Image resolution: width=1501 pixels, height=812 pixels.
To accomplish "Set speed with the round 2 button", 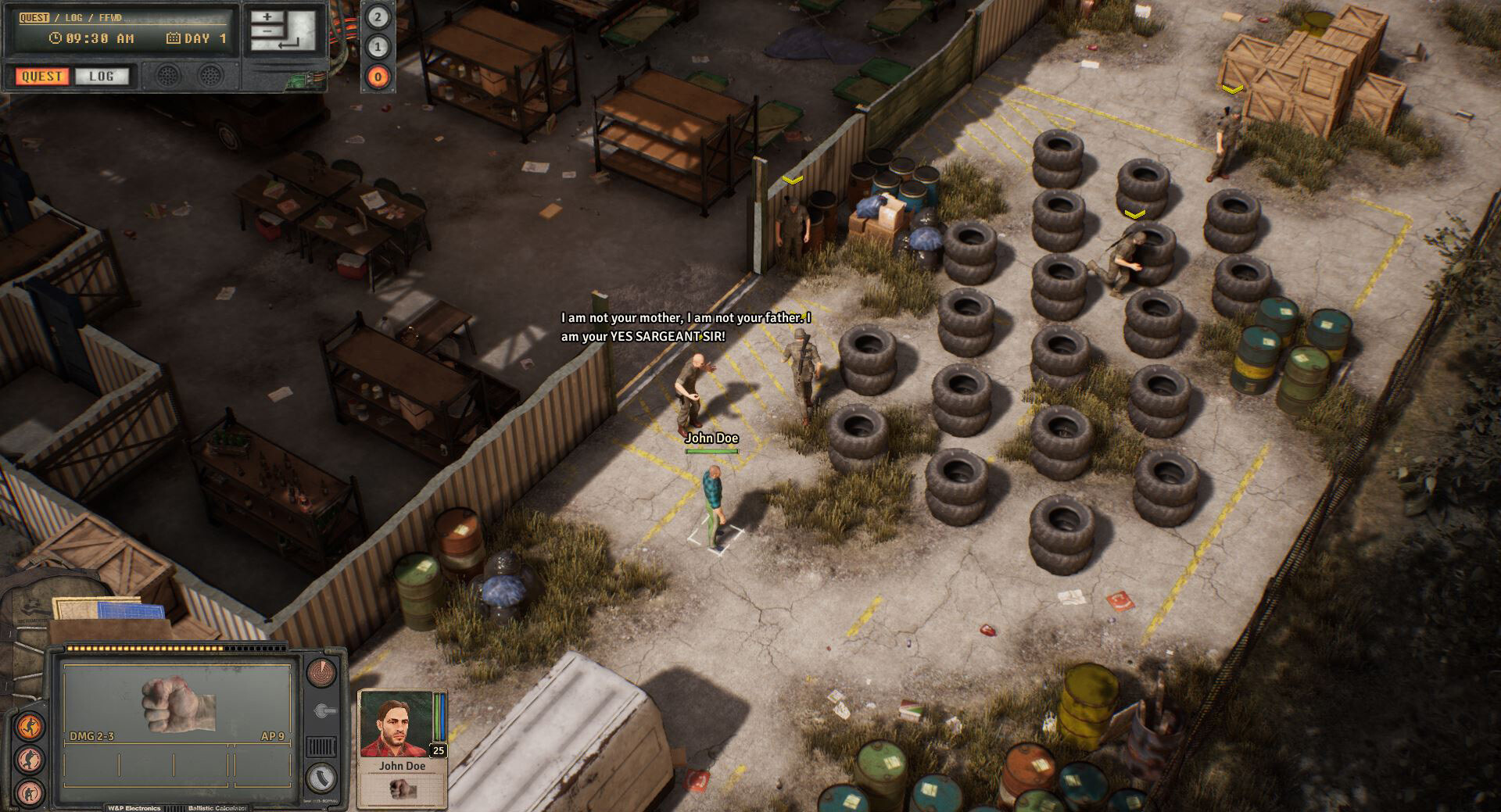I will tap(378, 17).
